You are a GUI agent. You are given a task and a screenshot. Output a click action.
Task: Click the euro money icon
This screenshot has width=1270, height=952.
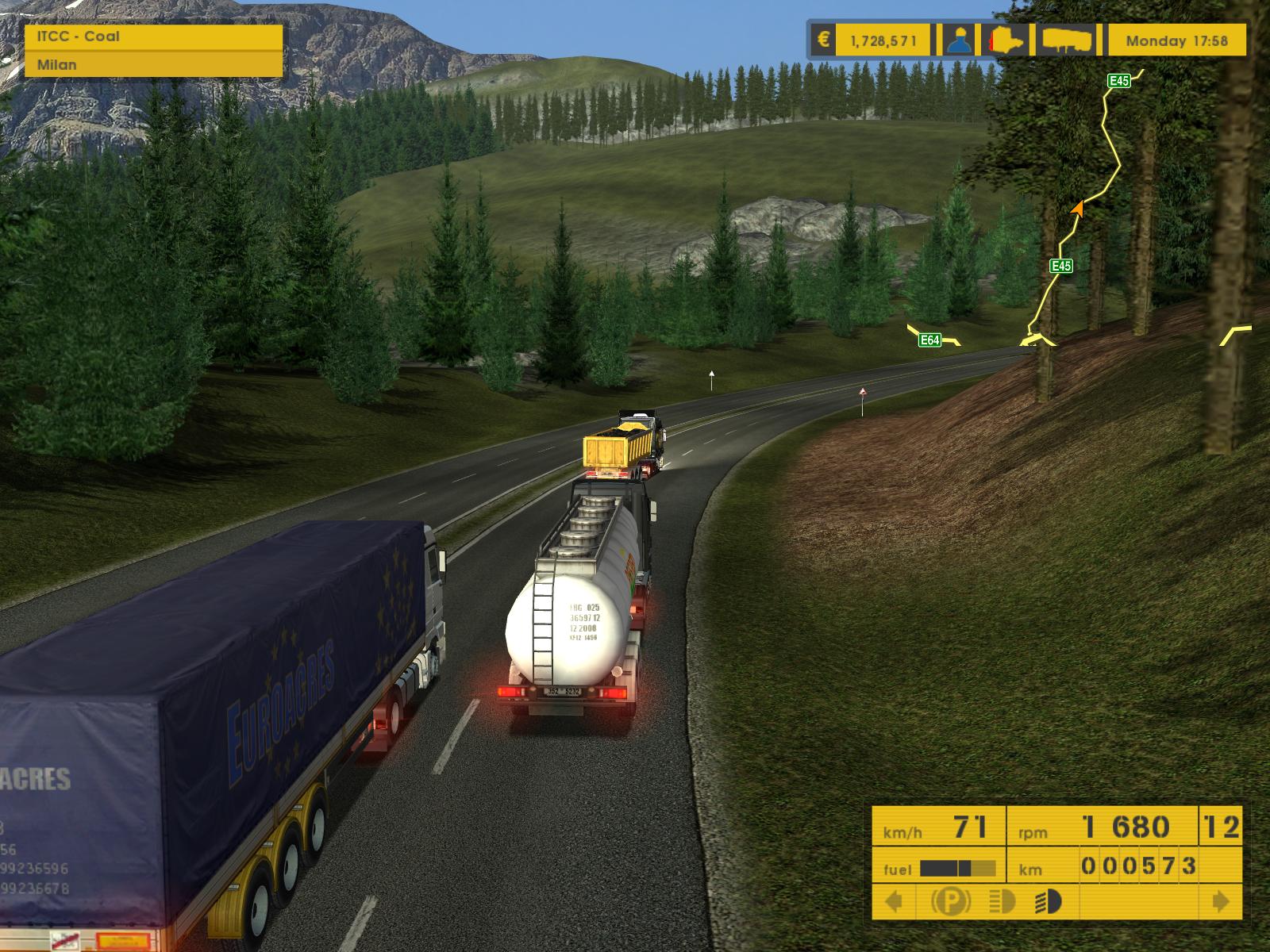click(823, 40)
